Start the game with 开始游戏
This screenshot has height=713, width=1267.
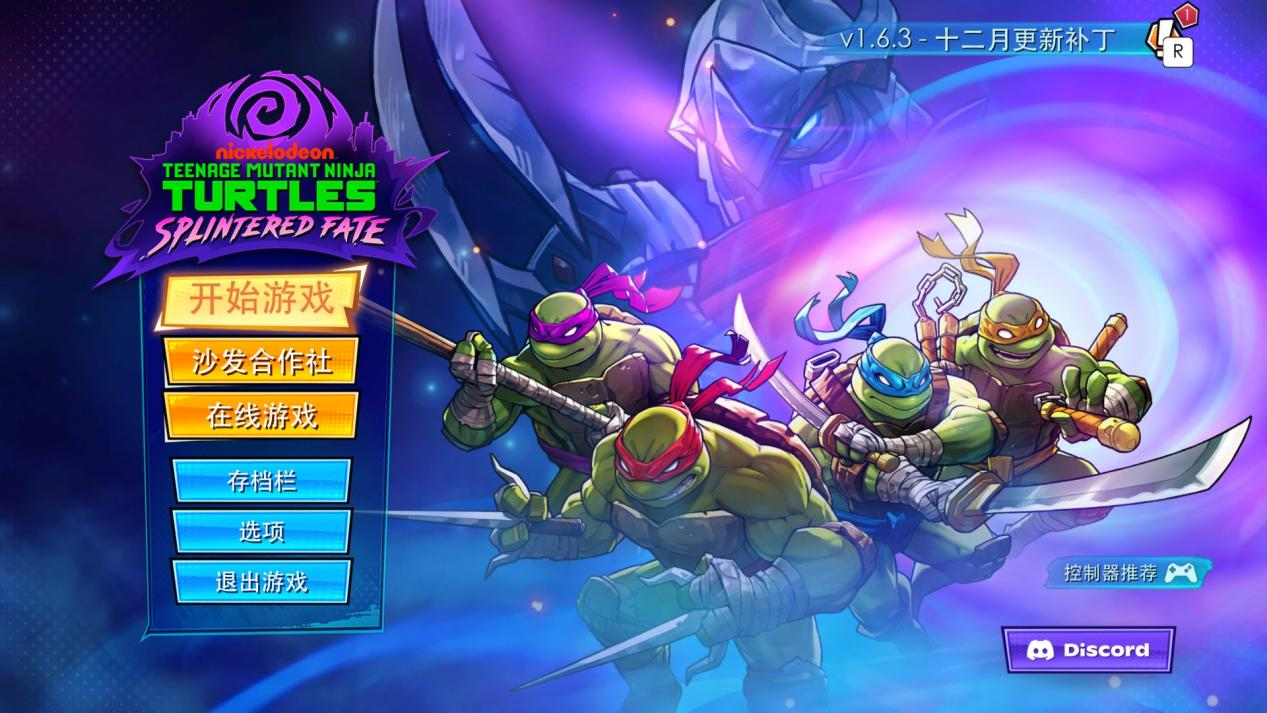(260, 299)
